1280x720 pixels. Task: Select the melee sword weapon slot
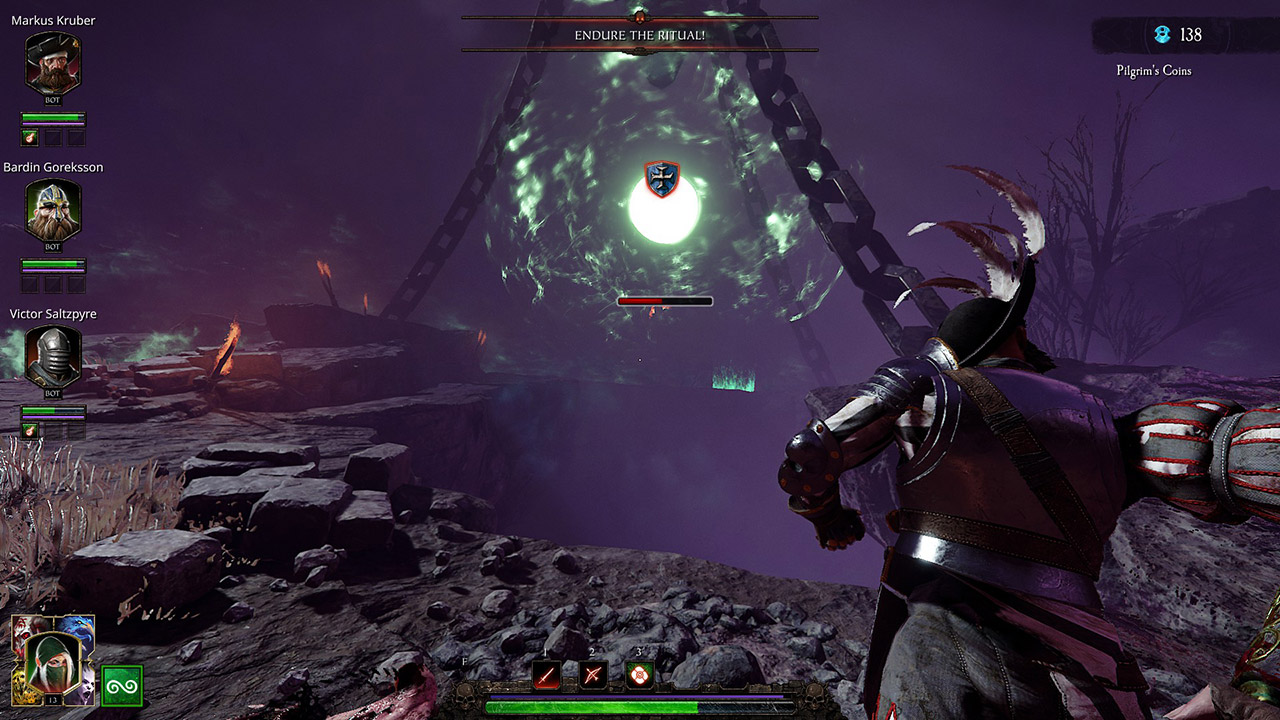(546, 675)
